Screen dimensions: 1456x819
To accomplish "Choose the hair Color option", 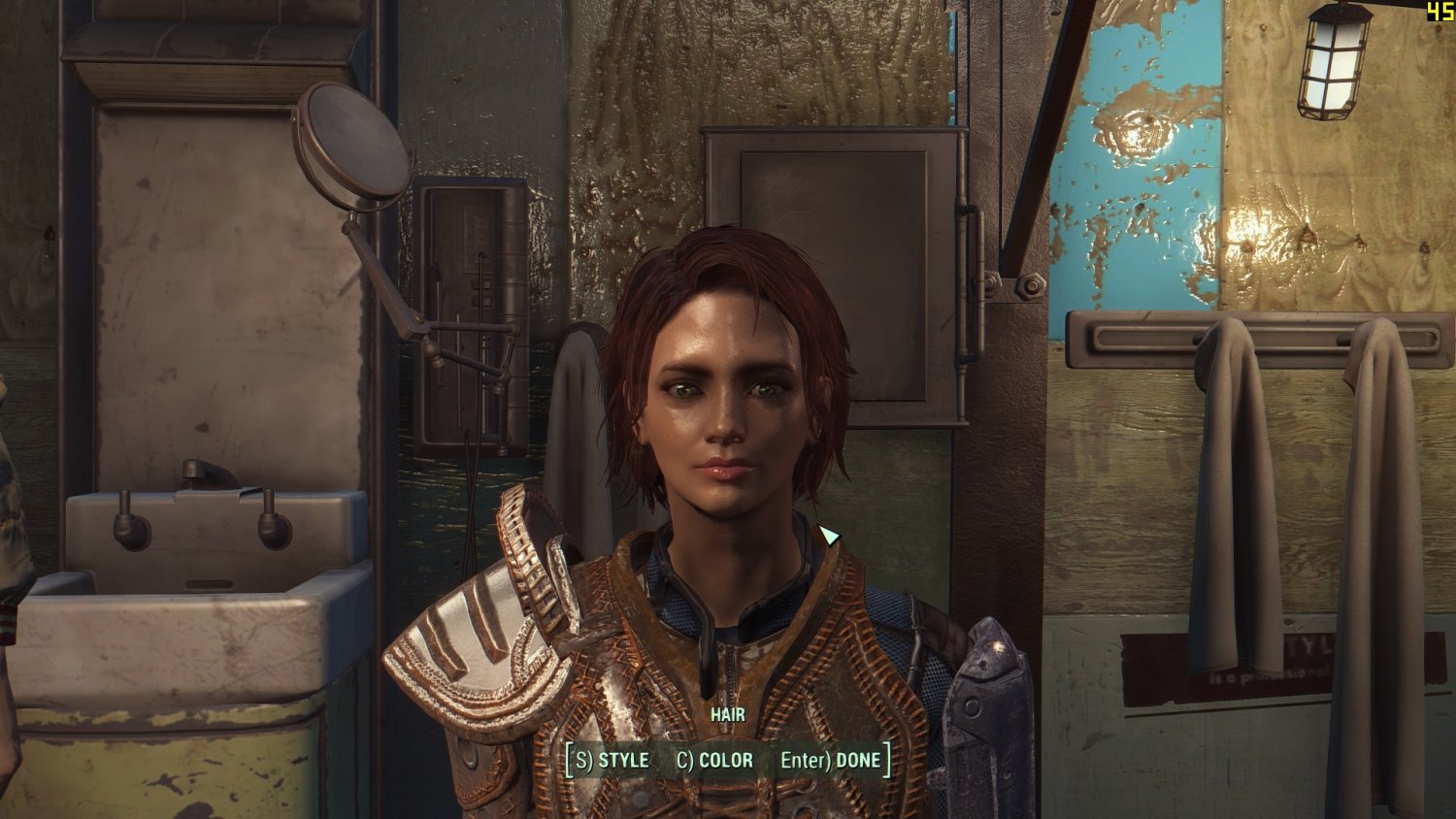I will click(714, 761).
